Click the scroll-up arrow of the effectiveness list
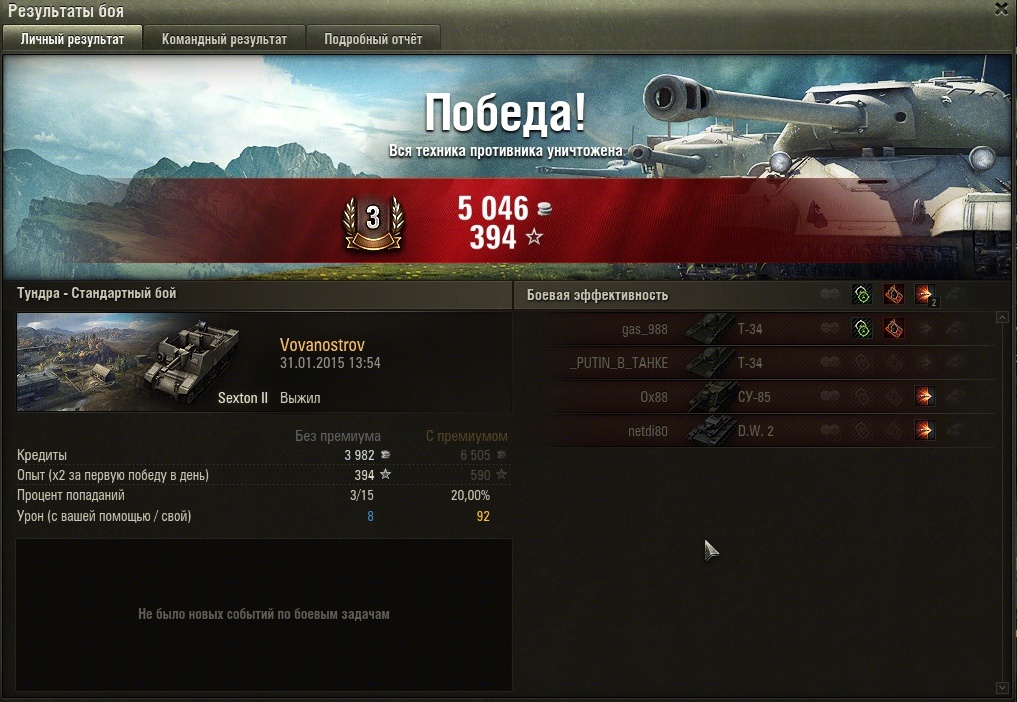The height and width of the screenshot is (702, 1017). point(1003,317)
